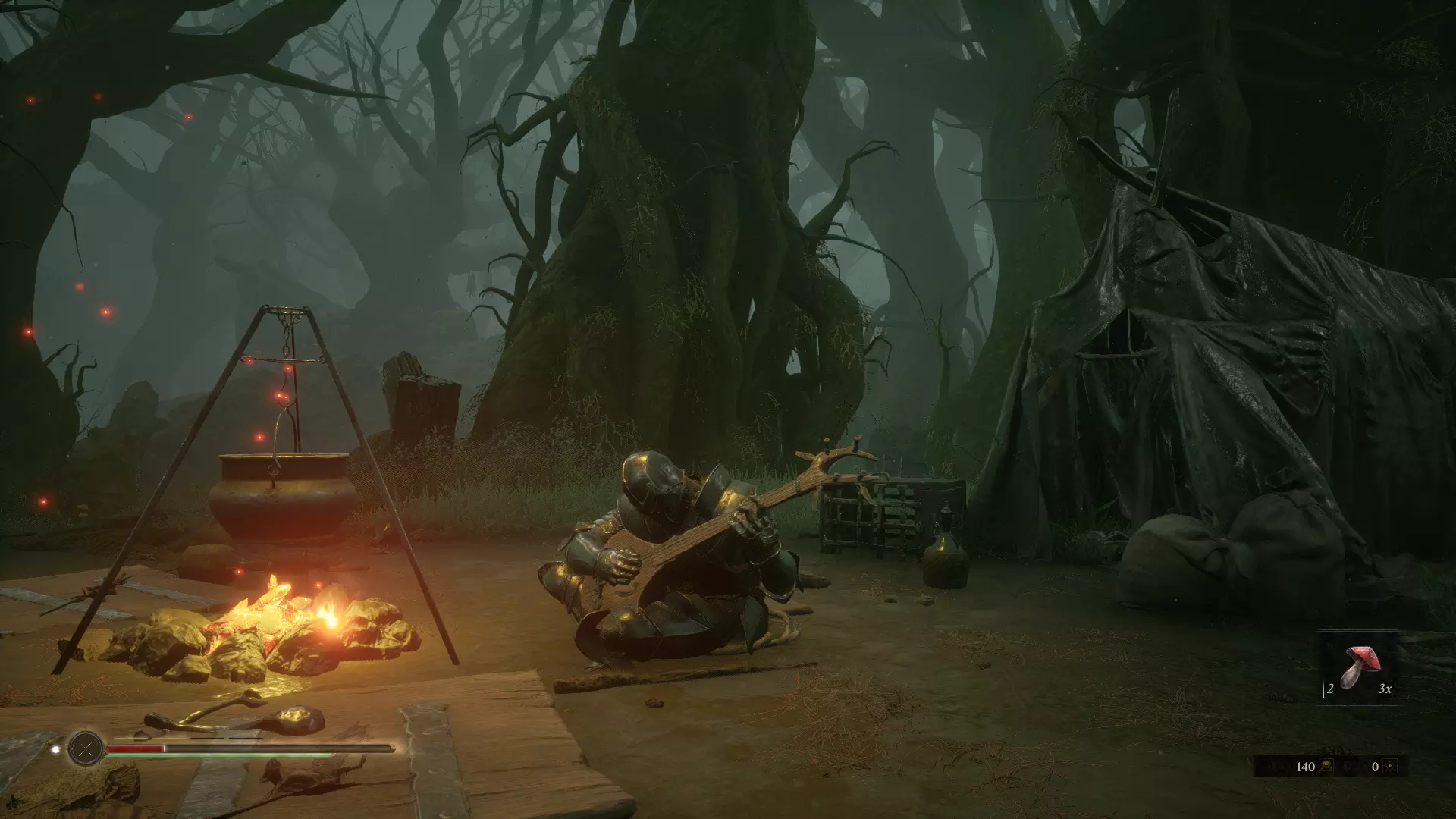Click the gold tar currency icon

click(1326, 767)
